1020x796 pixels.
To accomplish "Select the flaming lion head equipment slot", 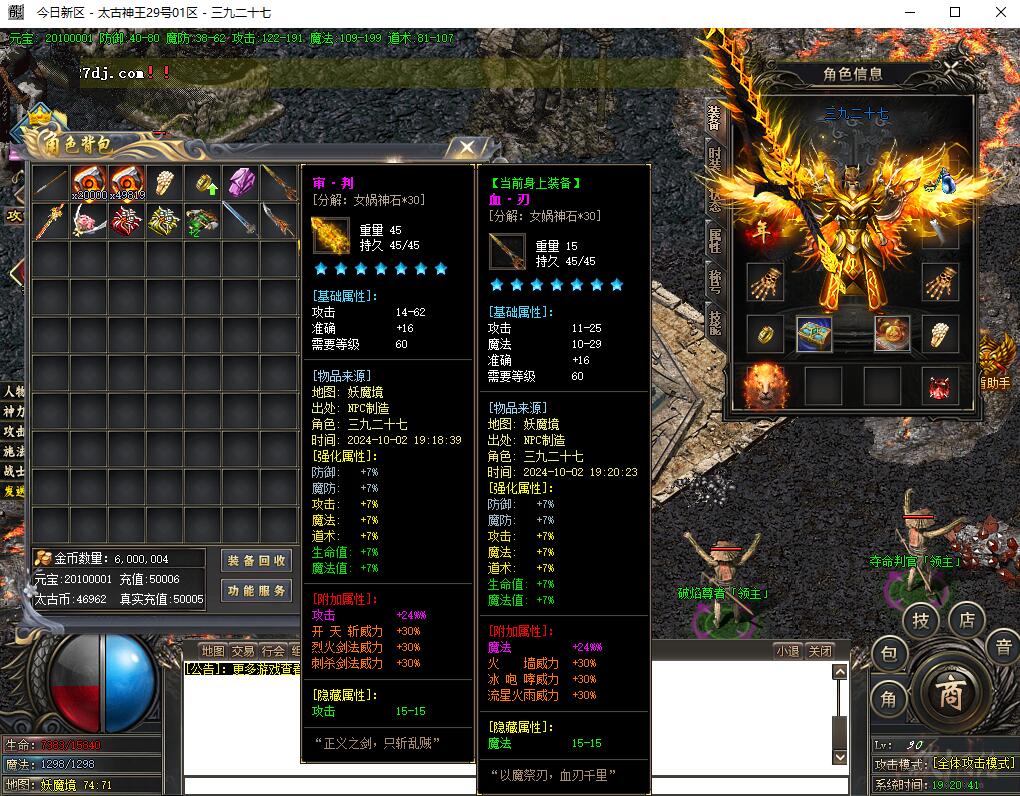I will tap(765, 386).
